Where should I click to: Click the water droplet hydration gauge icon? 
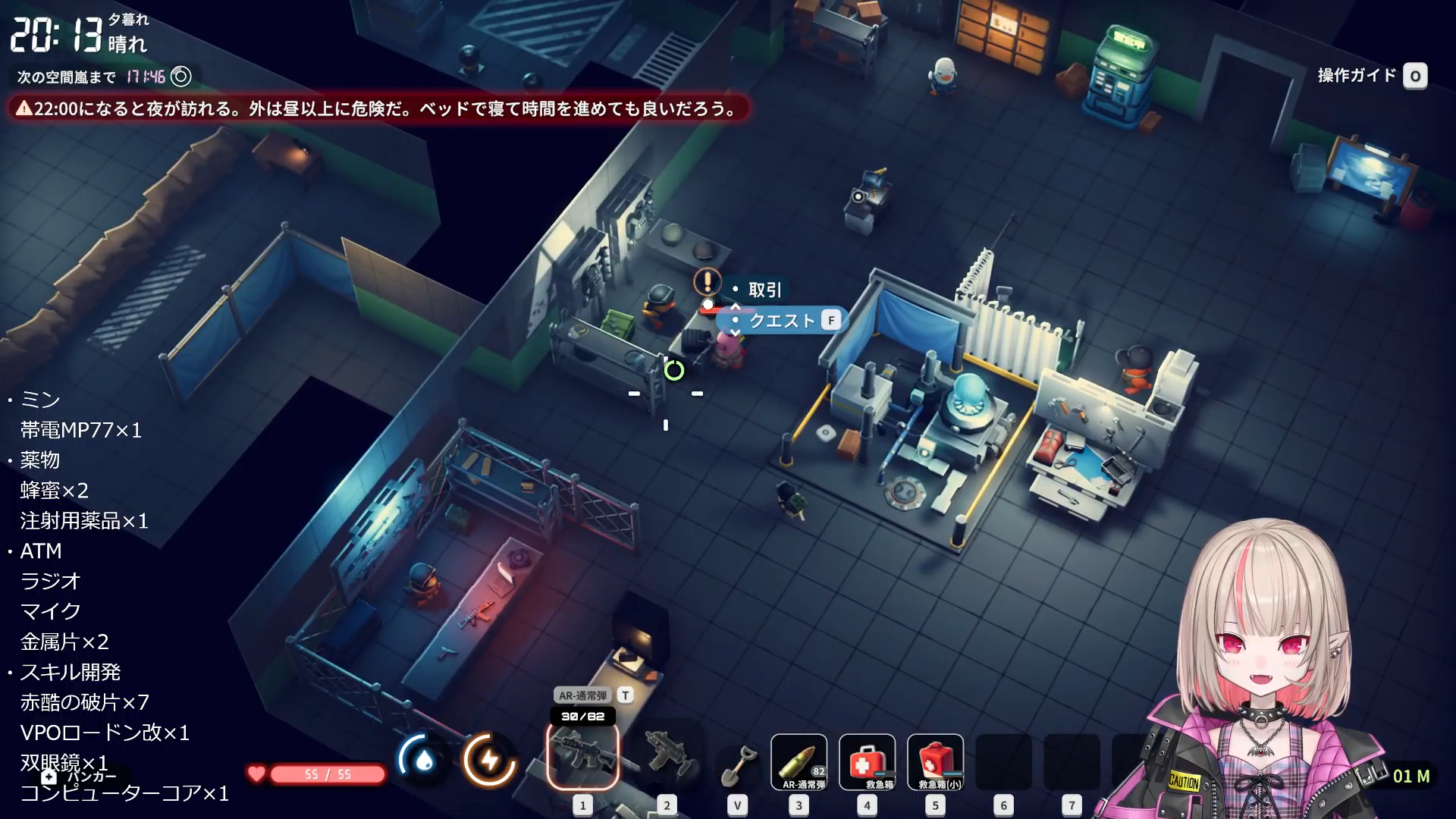[x=423, y=760]
